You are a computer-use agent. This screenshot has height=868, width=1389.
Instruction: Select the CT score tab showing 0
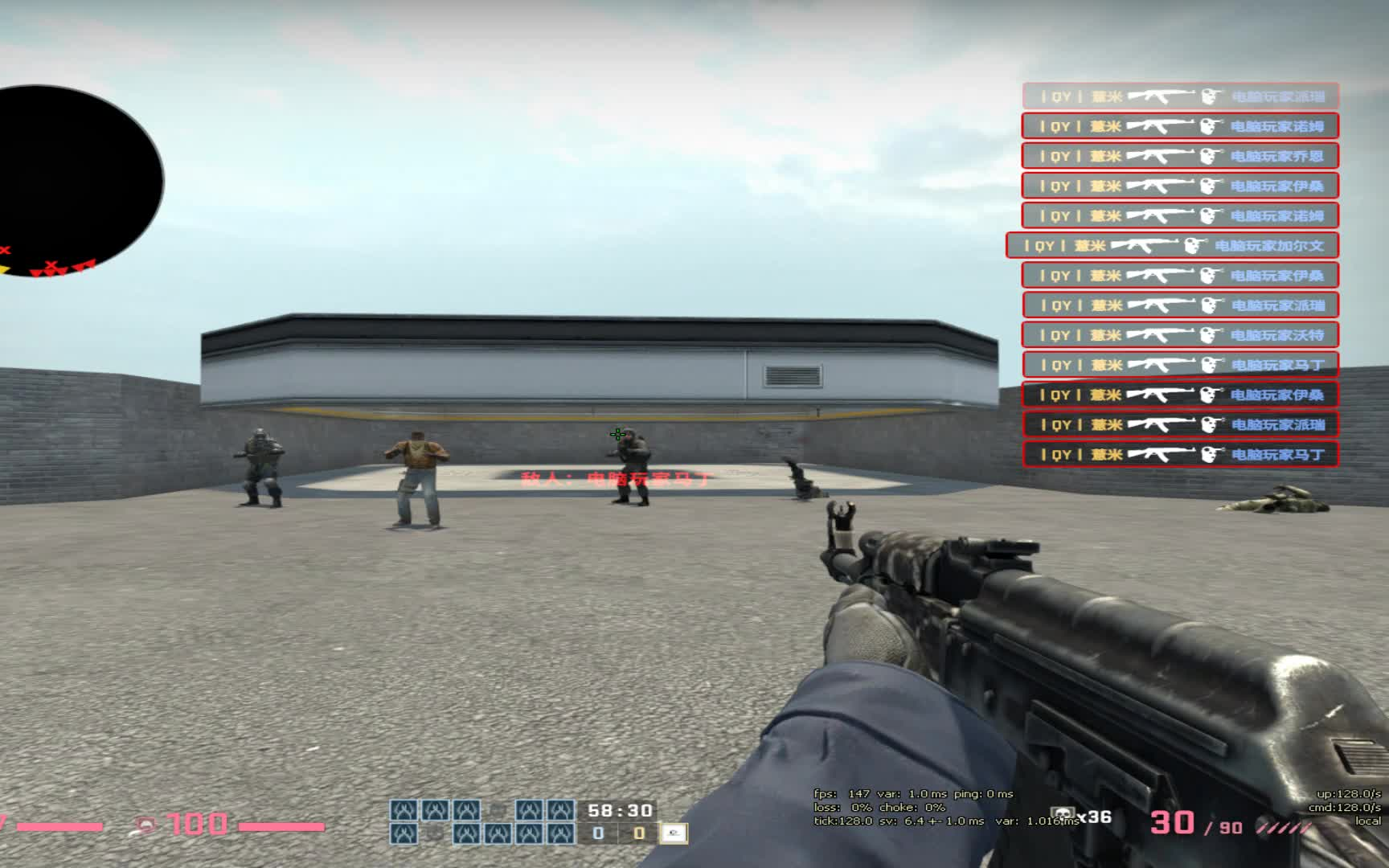tap(598, 834)
